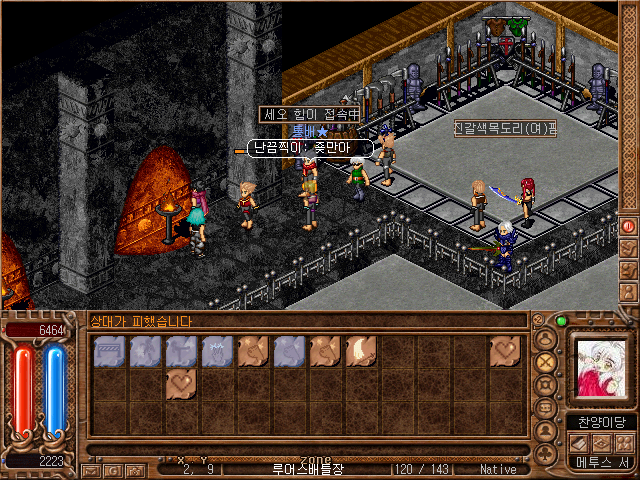
Task: Click the crossed swords round button
Action: pos(545,361)
